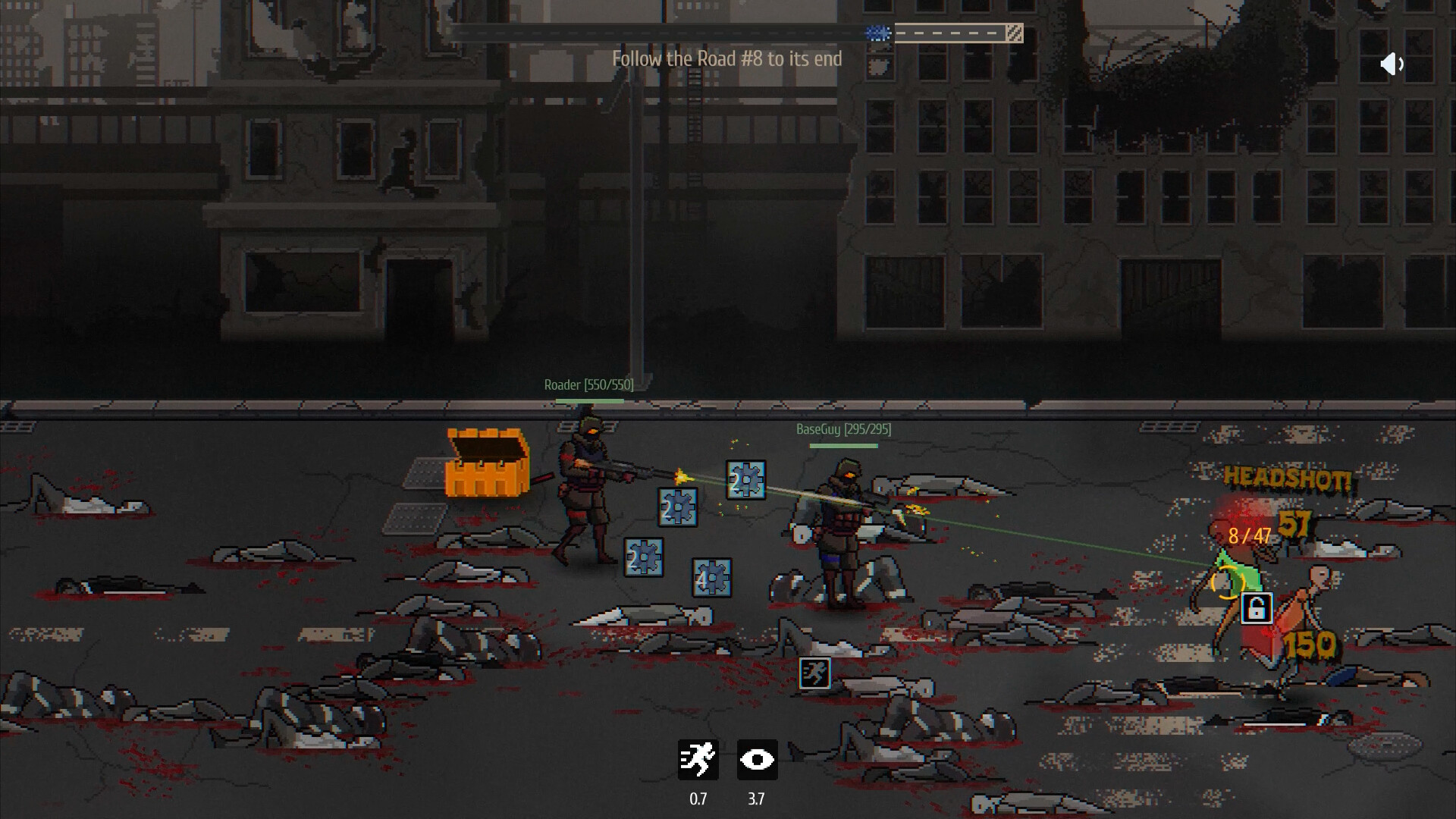Click the blue burst icon on the road progress bar
The image size is (1456, 819).
click(x=877, y=33)
